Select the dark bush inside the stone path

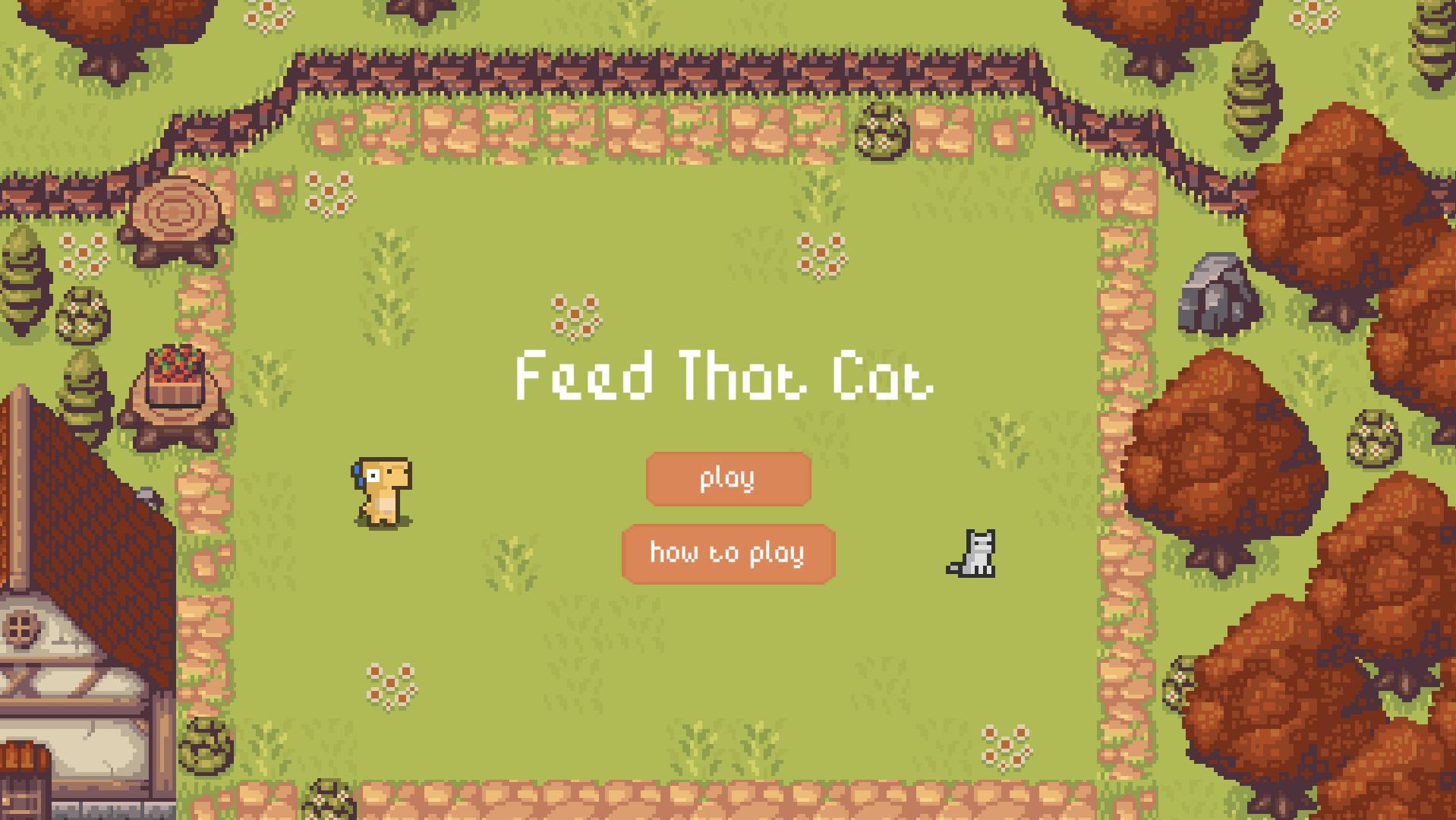coord(881,137)
